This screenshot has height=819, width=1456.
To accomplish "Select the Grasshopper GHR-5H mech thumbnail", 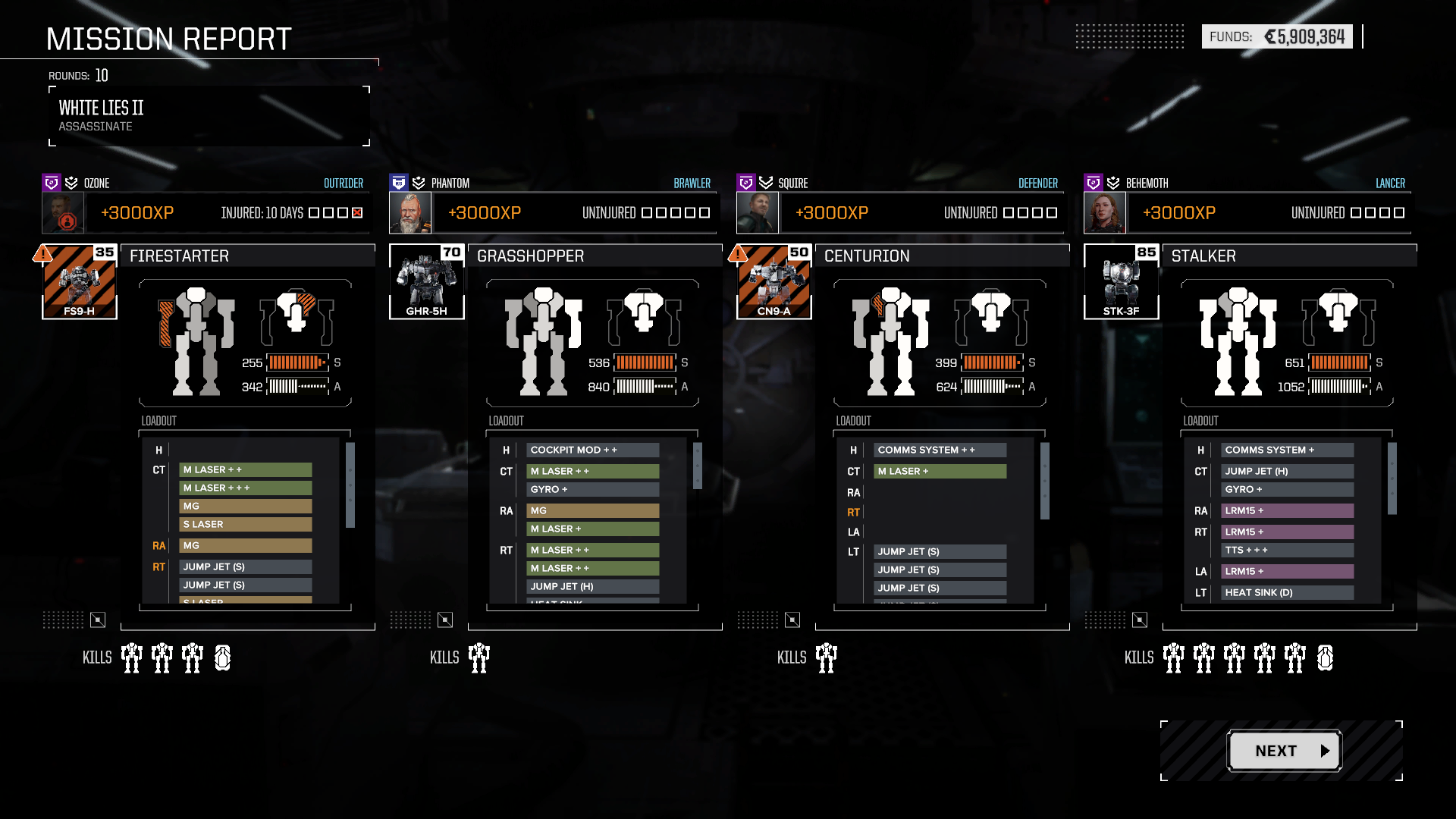I will point(426,282).
